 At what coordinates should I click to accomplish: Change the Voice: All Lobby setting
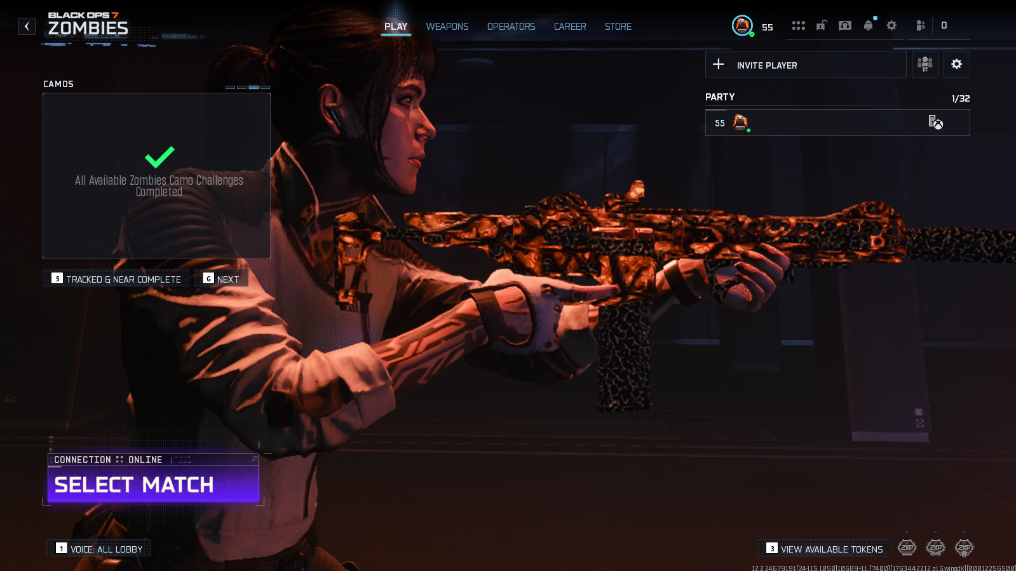(99, 548)
